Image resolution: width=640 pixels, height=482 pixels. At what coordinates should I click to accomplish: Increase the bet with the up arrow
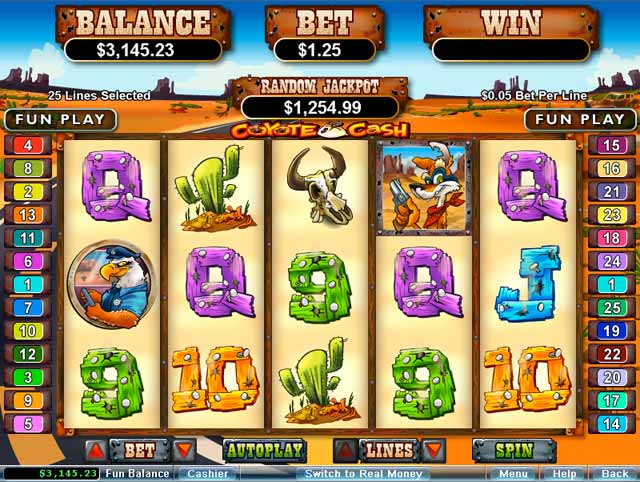click(94, 451)
